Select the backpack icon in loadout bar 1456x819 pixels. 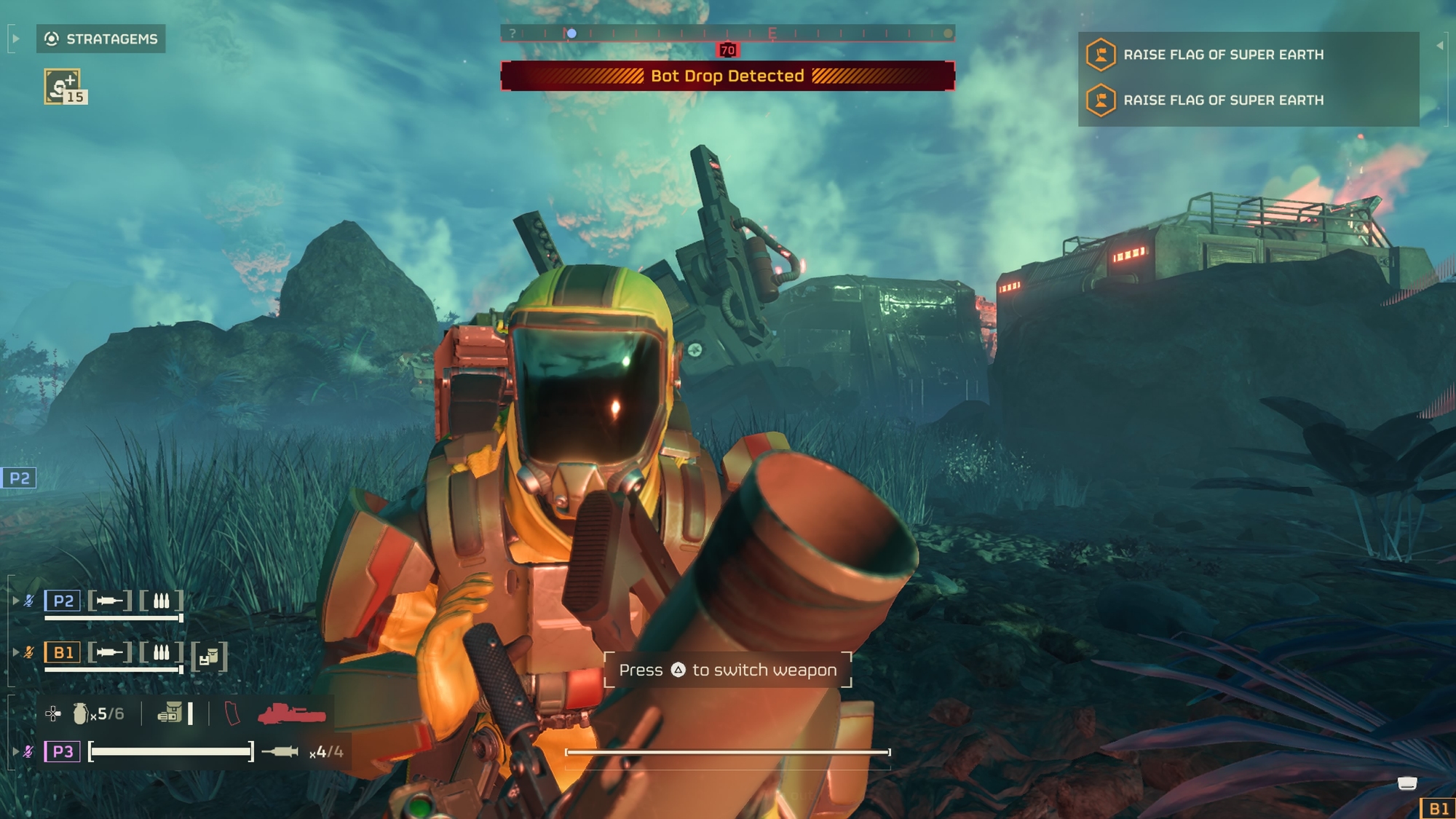point(170,713)
